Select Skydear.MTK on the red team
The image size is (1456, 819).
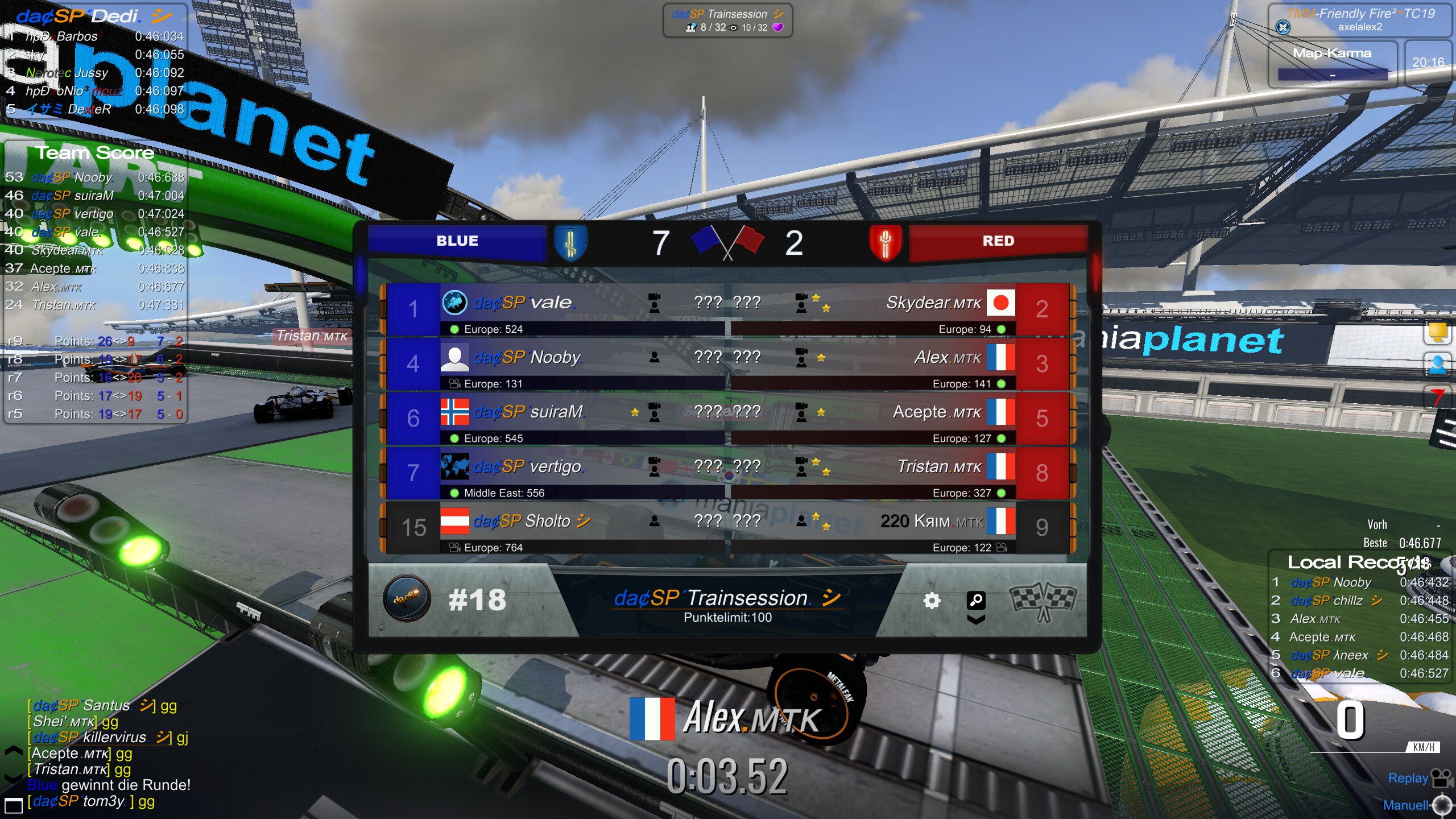(x=902, y=309)
